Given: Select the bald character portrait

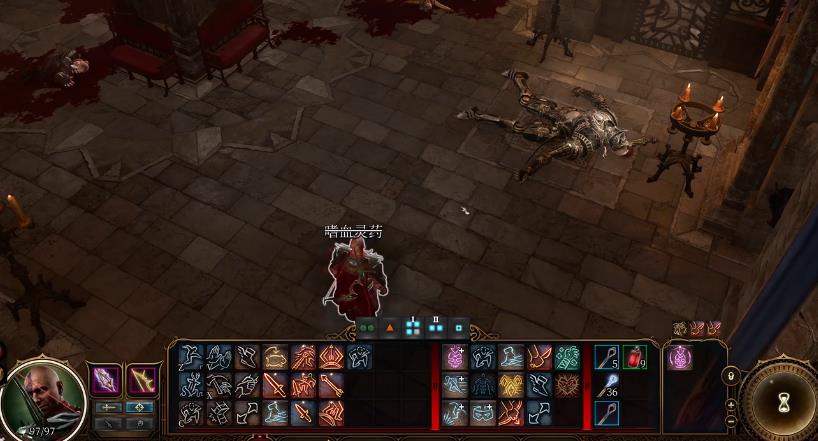Looking at the screenshot, I should tap(43, 397).
